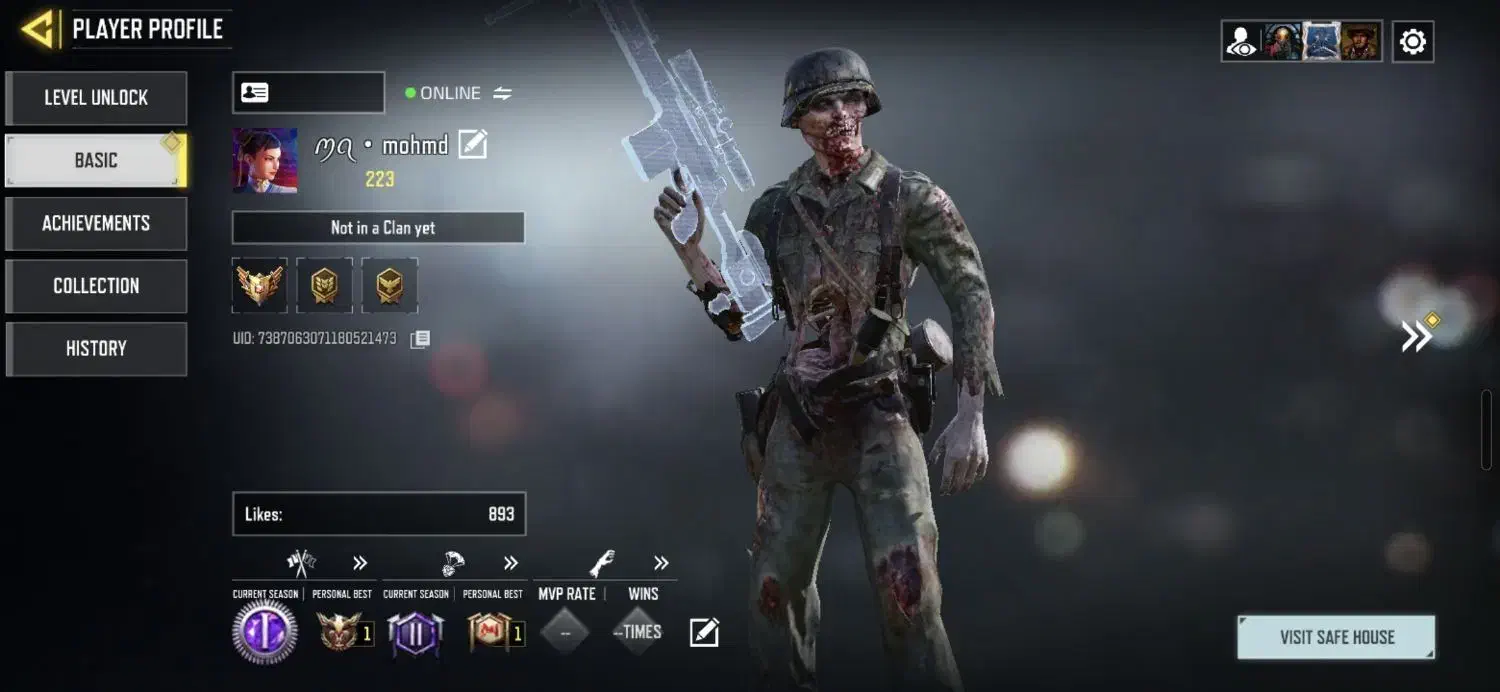Show the Collection tab
Viewport: 1500px width, 692px height.
coord(96,286)
